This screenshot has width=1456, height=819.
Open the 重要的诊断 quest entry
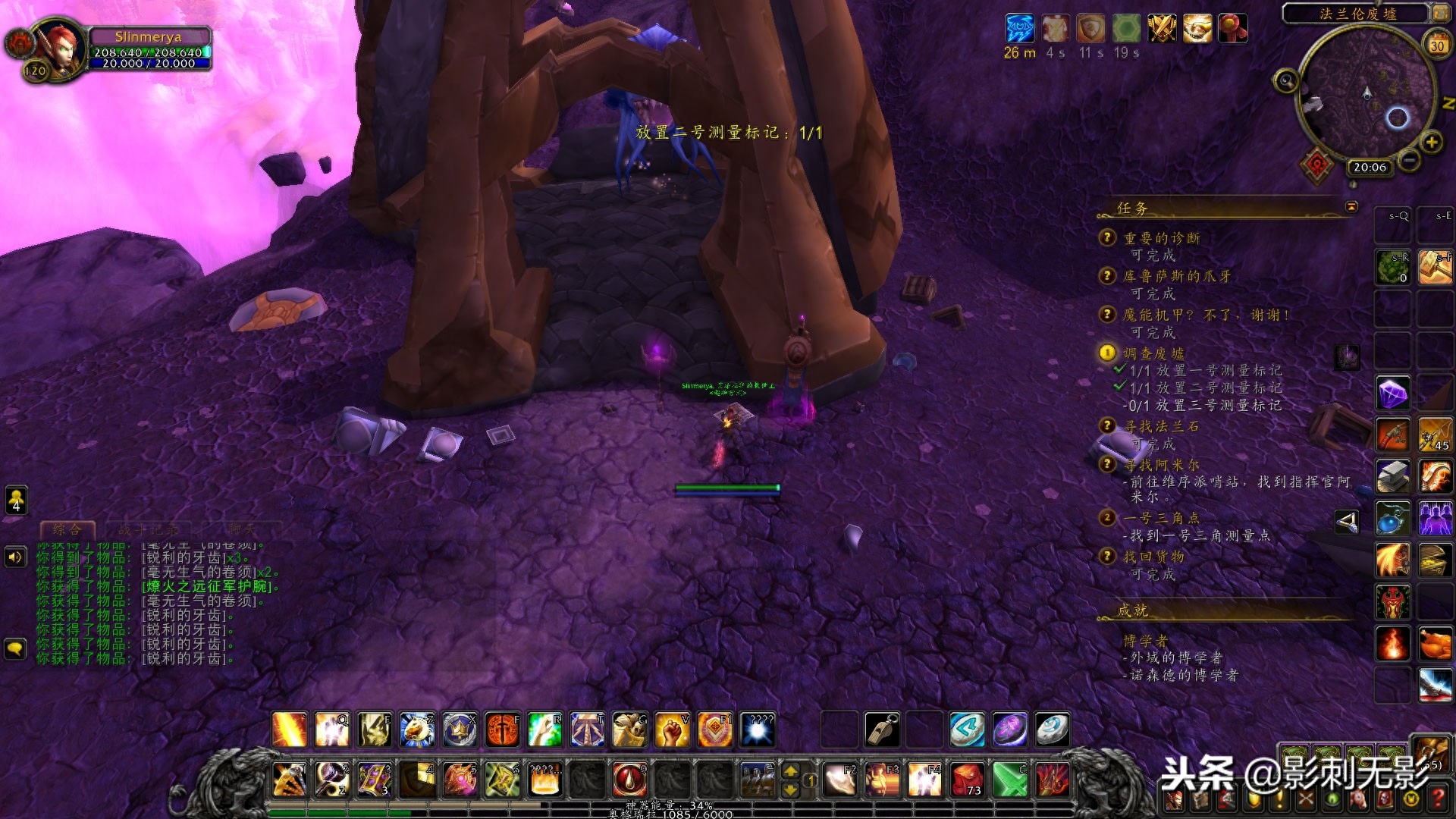tap(1161, 238)
